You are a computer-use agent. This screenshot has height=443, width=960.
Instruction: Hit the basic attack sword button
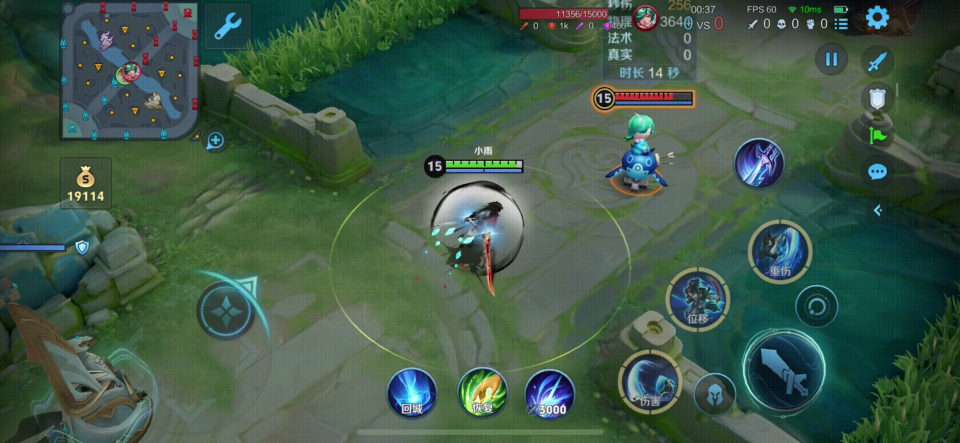[x=783, y=368]
